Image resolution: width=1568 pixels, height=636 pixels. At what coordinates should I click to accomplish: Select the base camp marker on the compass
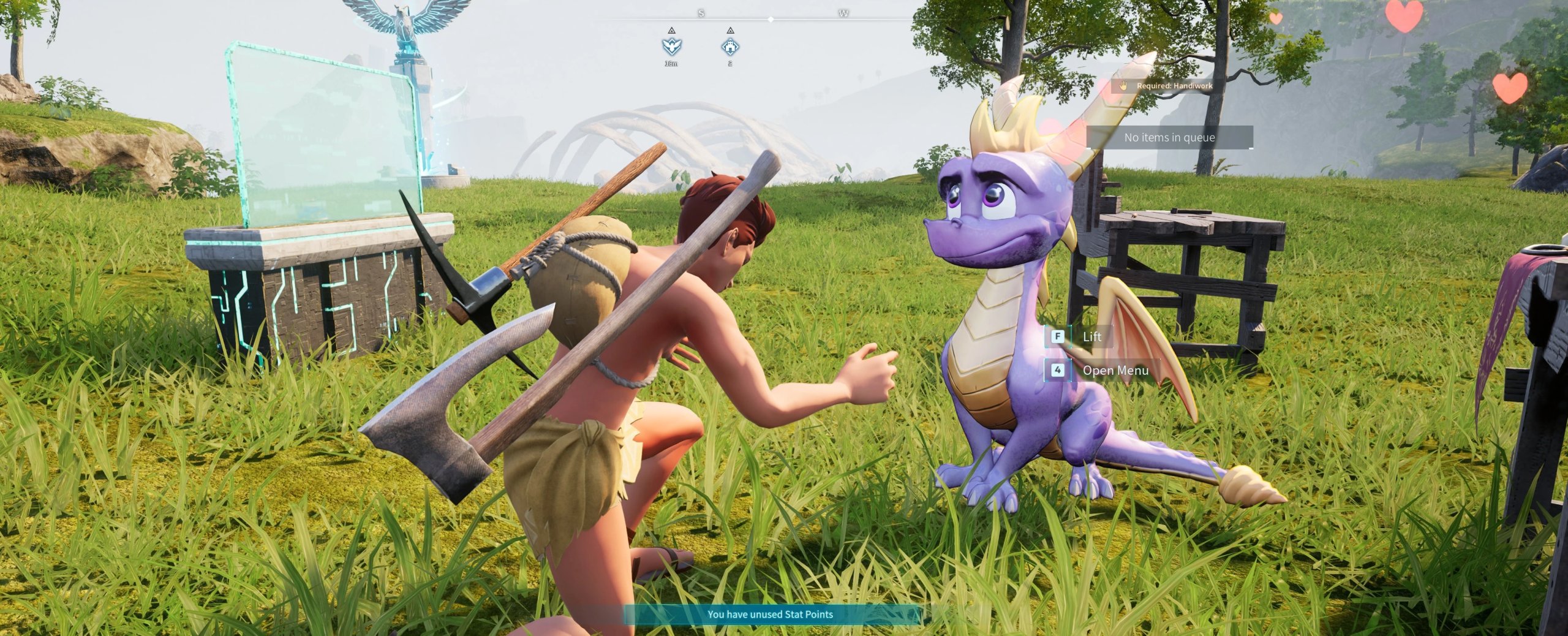pos(730,48)
